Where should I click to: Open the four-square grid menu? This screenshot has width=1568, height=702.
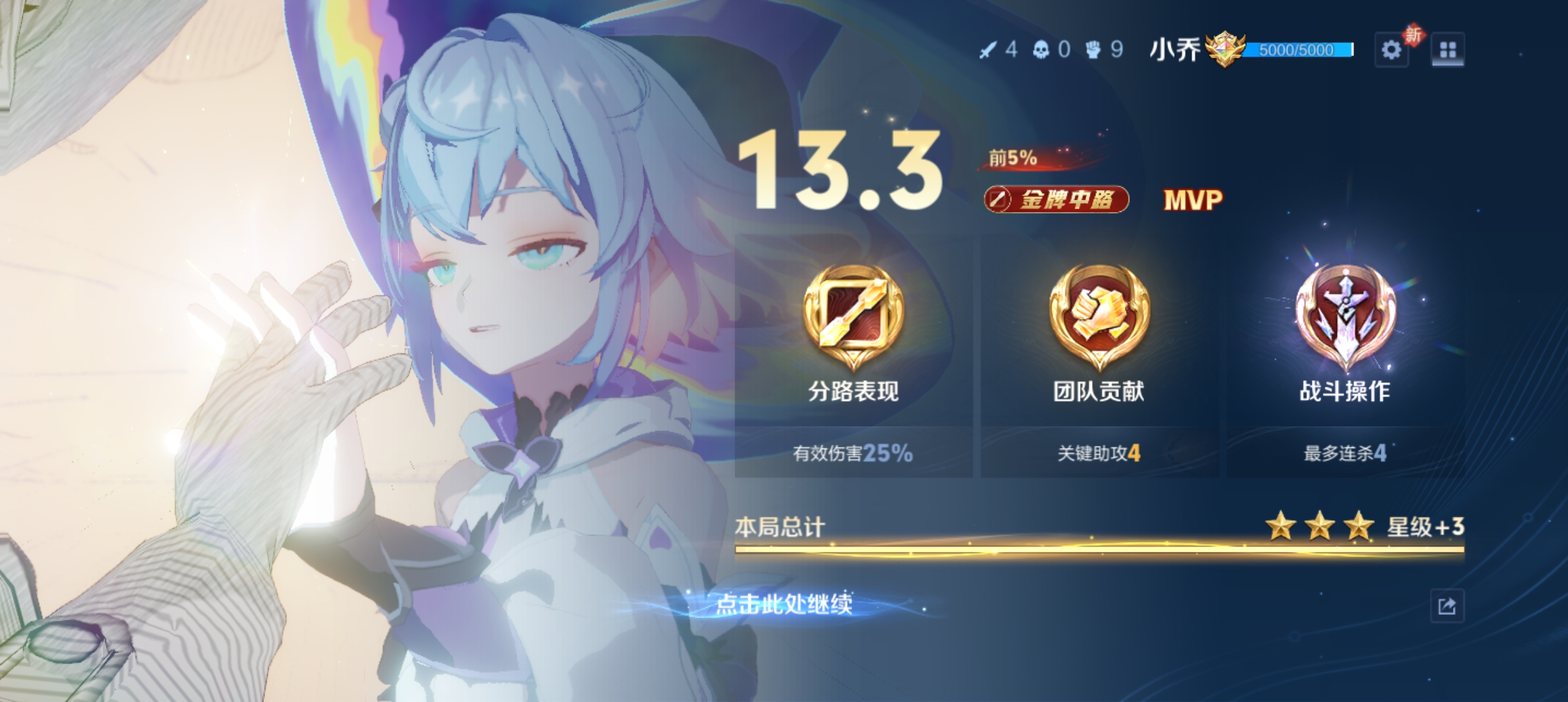(1448, 50)
